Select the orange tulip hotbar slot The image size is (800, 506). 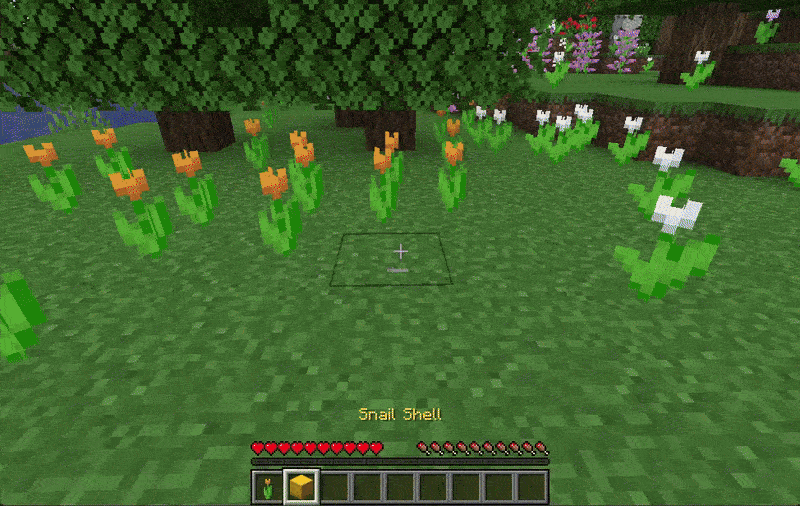tap(268, 488)
